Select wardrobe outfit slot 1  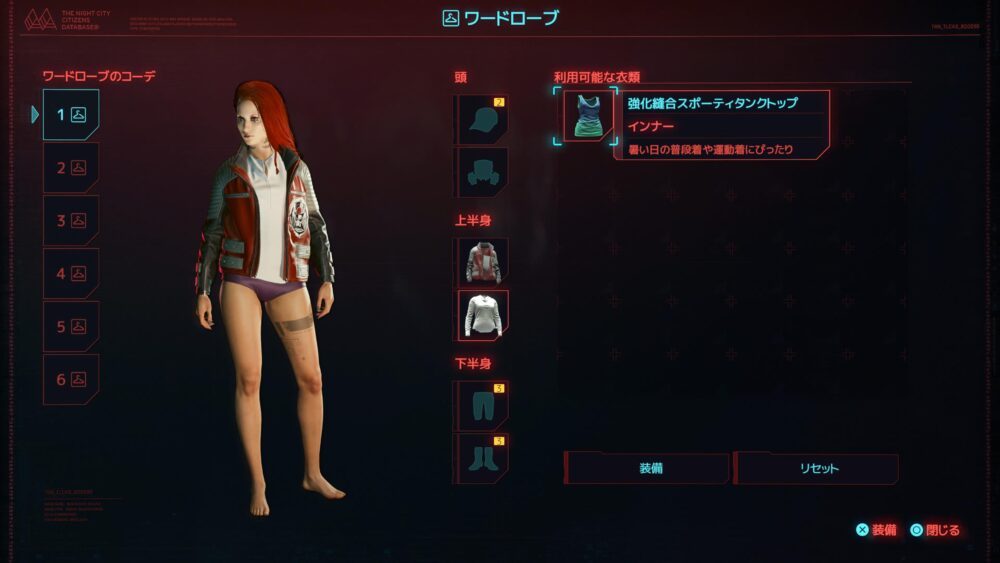coord(71,115)
